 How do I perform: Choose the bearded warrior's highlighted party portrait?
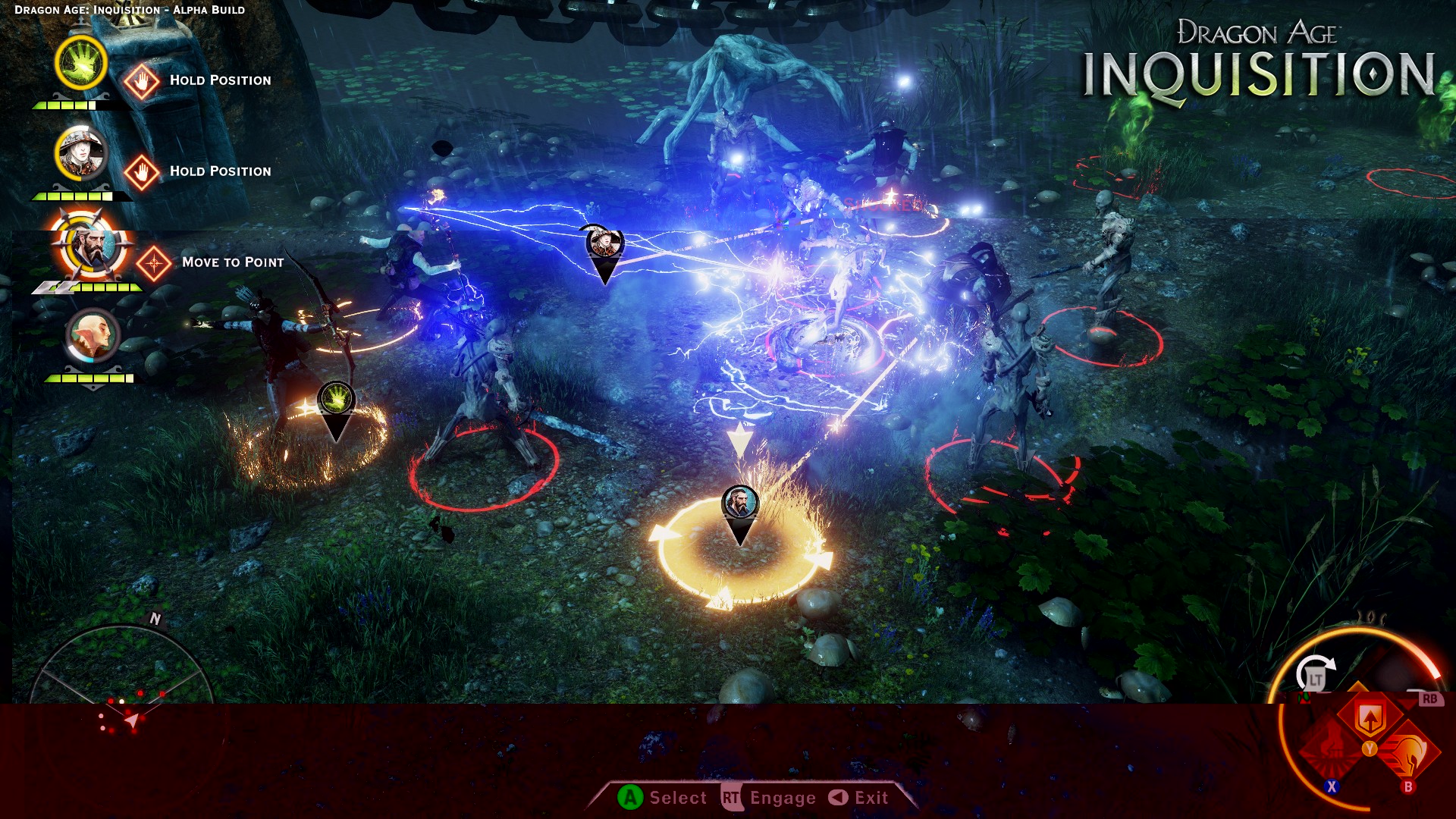[93, 246]
